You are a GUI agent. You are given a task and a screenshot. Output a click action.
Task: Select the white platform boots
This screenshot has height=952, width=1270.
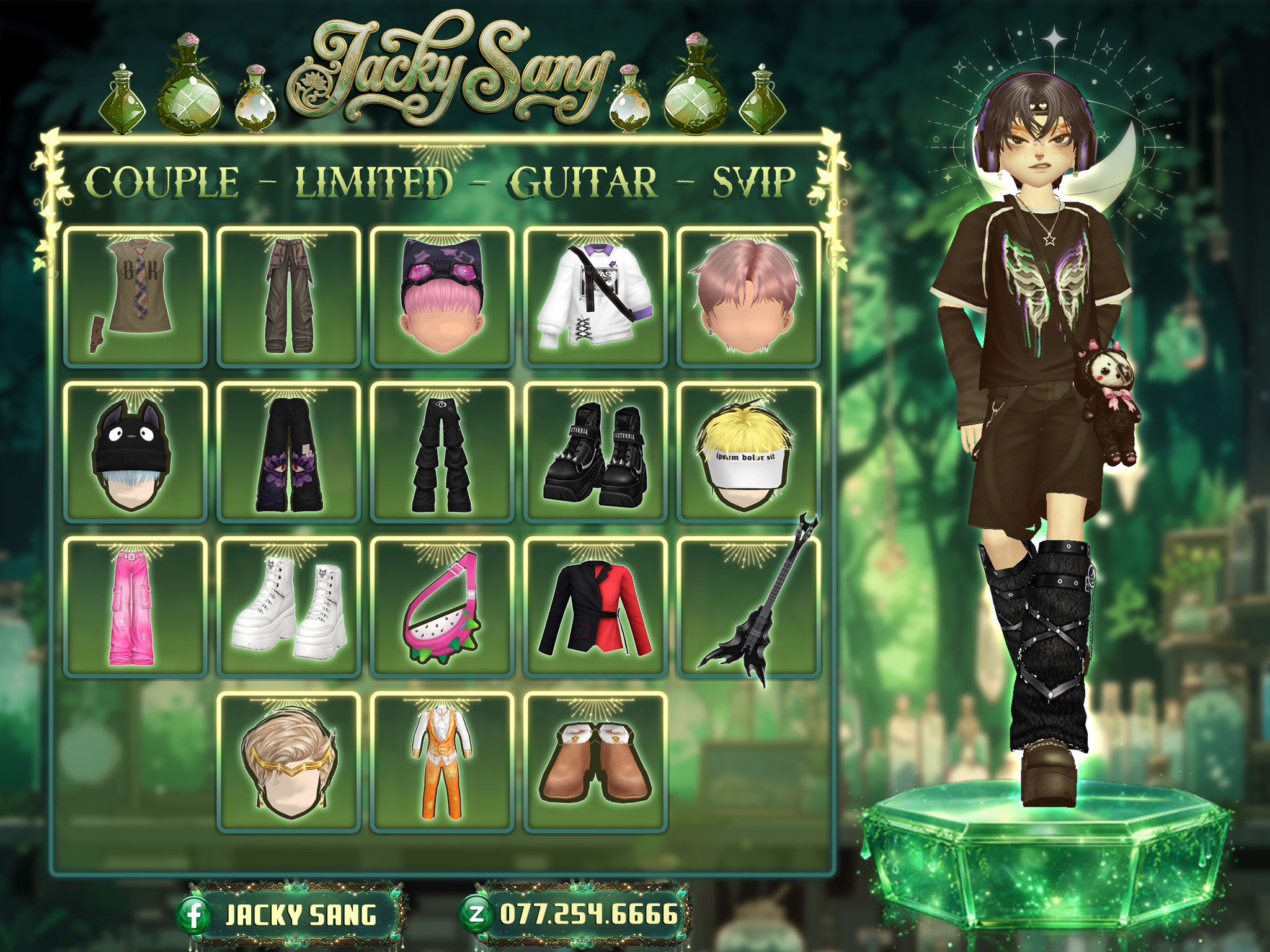288,607
